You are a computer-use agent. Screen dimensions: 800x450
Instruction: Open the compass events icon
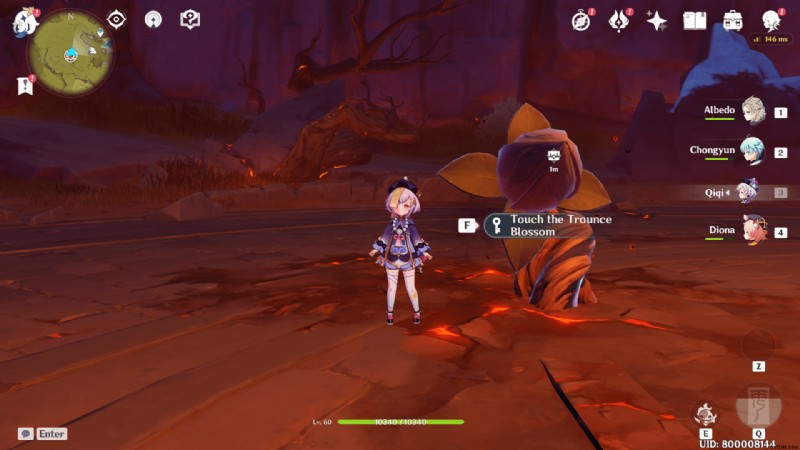[582, 20]
